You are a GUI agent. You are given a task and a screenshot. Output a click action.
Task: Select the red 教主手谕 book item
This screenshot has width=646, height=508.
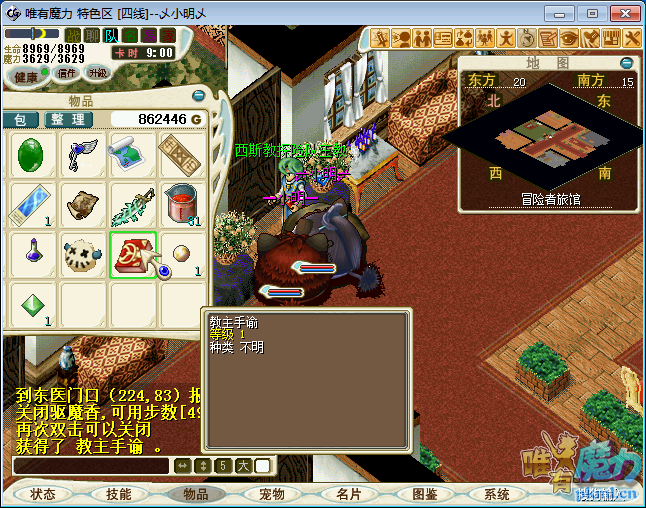click(133, 254)
